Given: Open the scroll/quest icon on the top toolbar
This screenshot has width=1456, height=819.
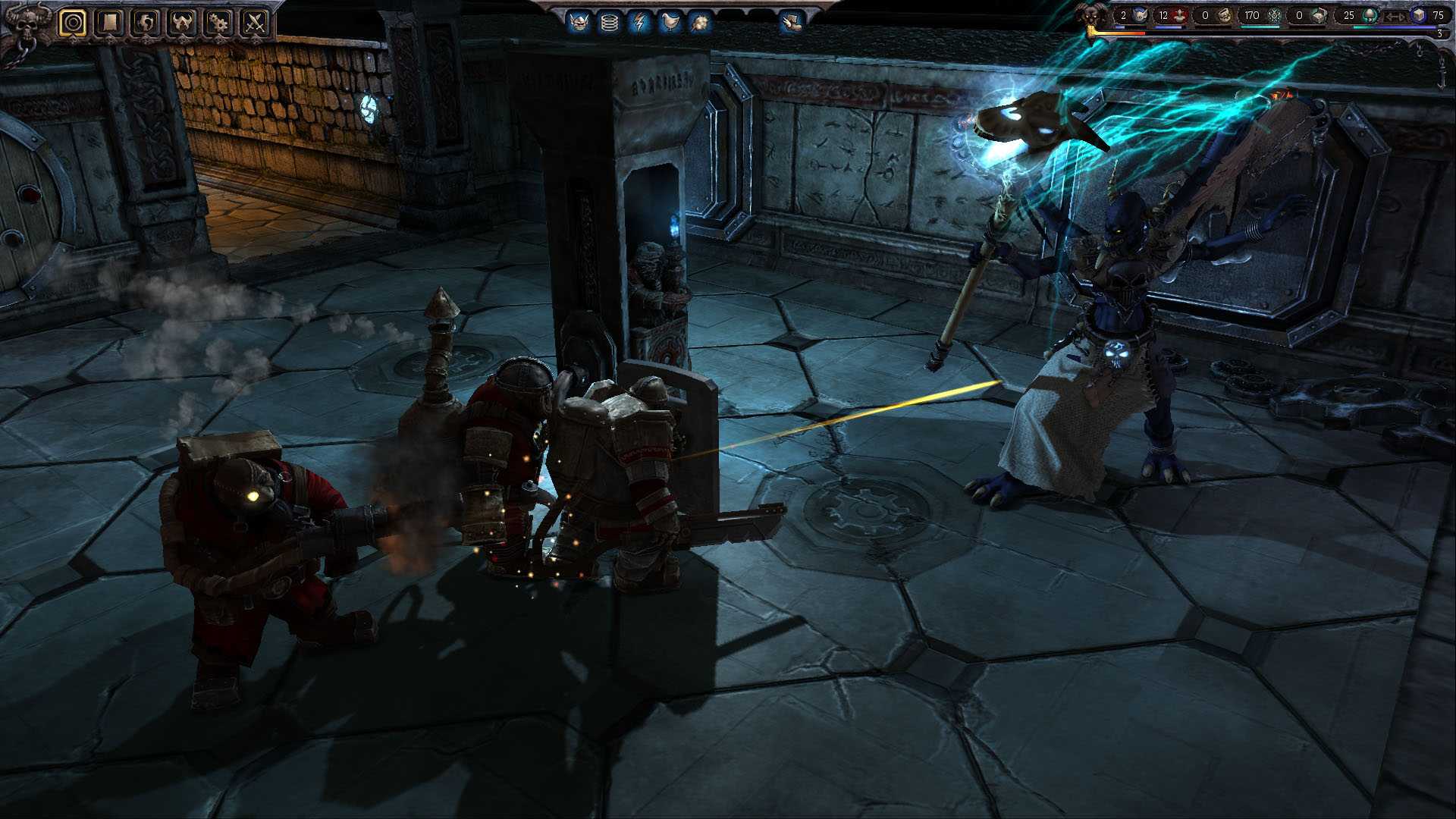Looking at the screenshot, I should pyautogui.click(x=108, y=21).
